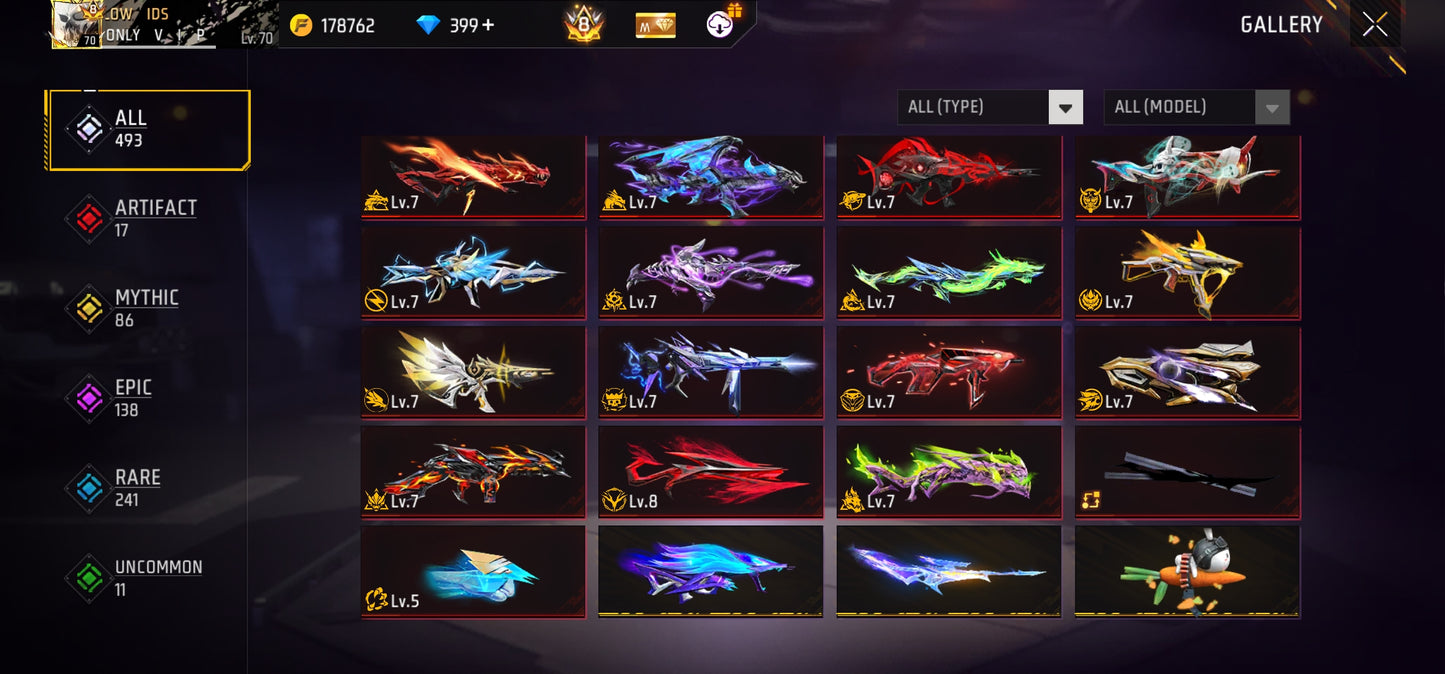This screenshot has width=1445, height=674.
Task: Open the player profile avatar
Action: [76, 25]
